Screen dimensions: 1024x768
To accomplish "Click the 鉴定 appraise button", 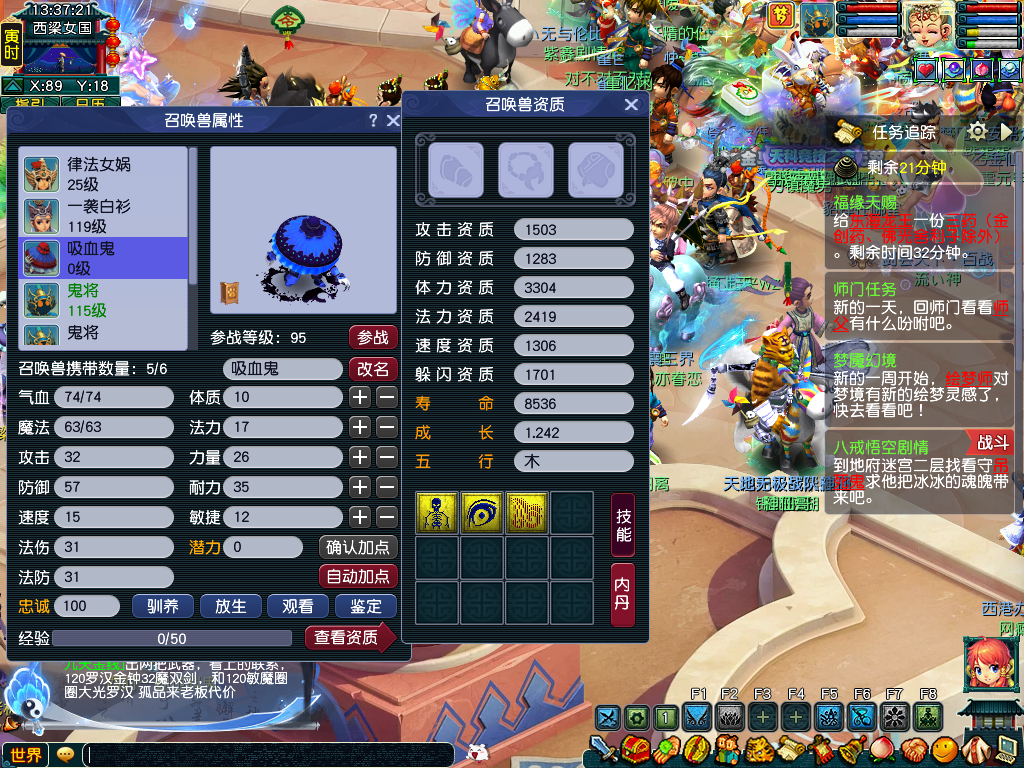I will (x=365, y=606).
